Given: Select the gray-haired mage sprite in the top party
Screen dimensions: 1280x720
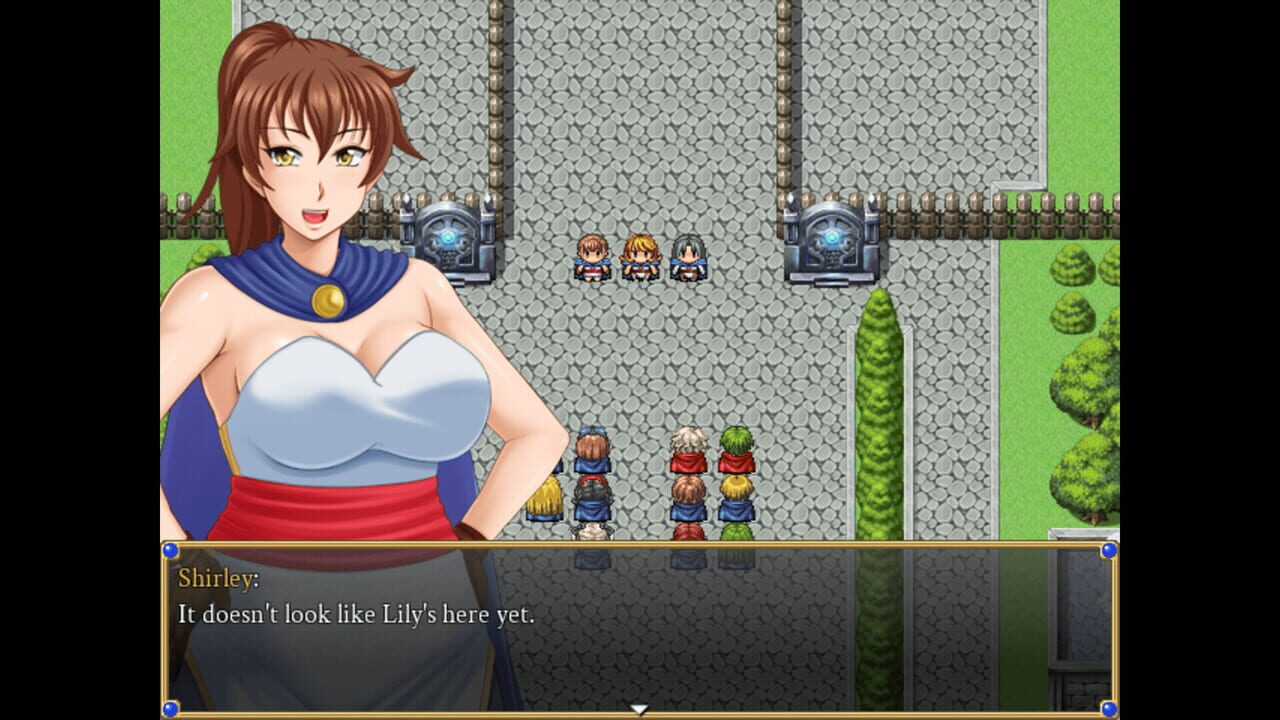Looking at the screenshot, I should [685, 258].
